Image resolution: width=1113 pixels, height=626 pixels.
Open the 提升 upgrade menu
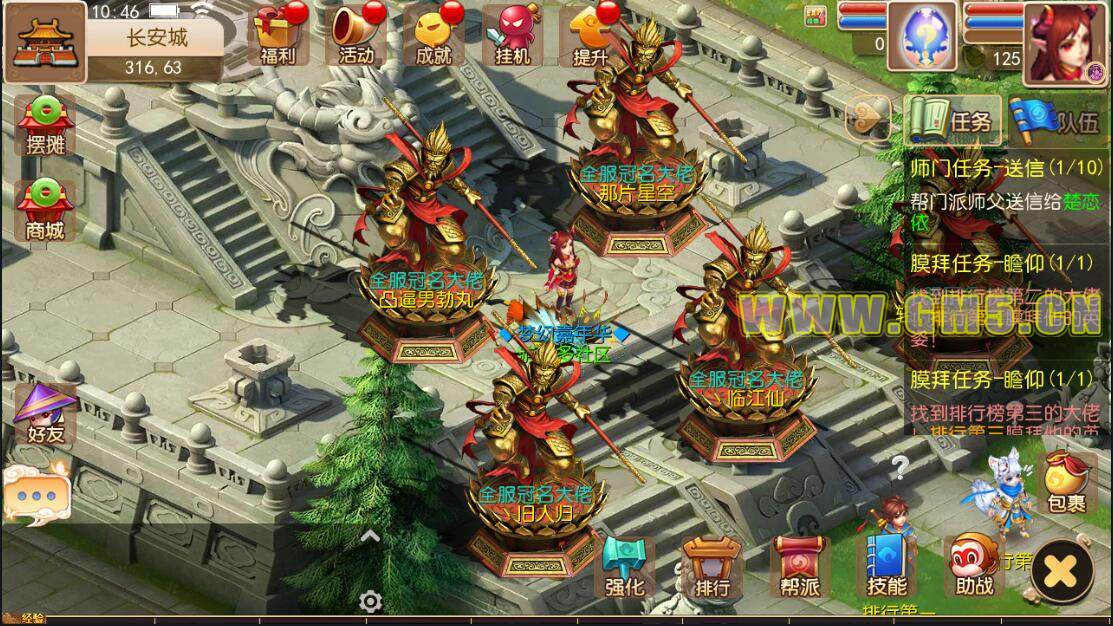(x=590, y=35)
